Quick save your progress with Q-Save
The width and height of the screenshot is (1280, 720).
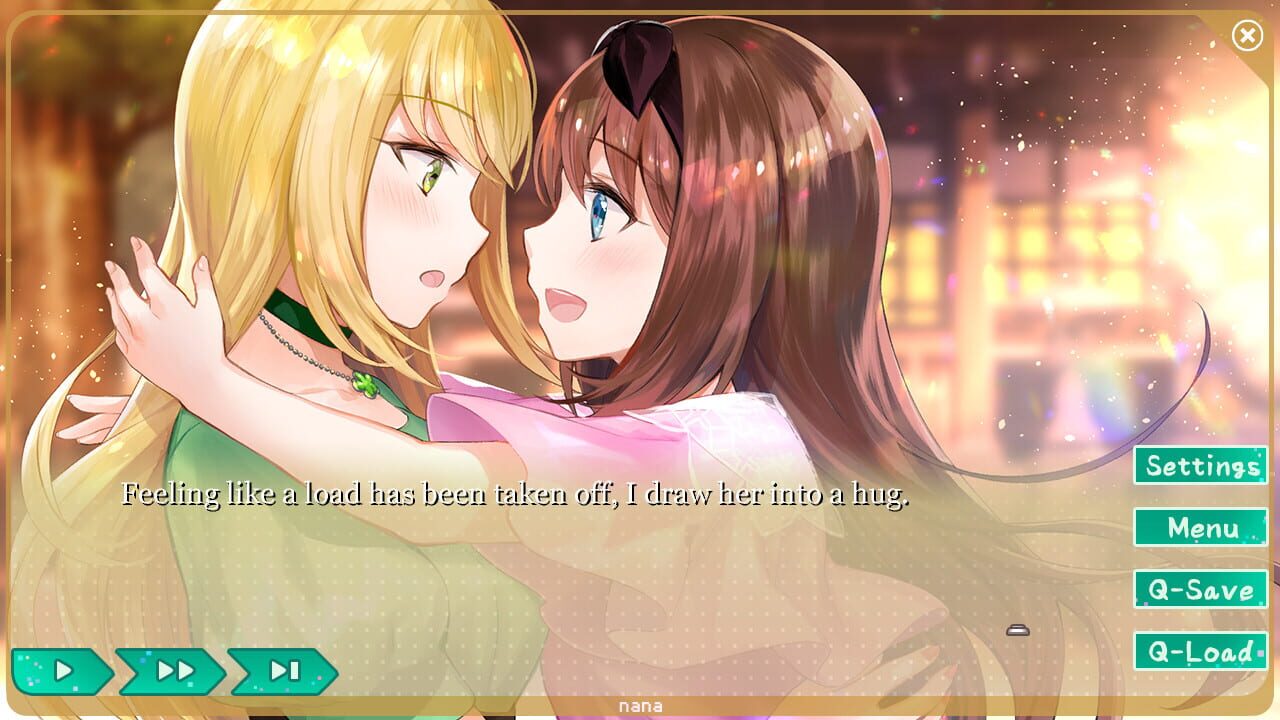pos(1199,590)
